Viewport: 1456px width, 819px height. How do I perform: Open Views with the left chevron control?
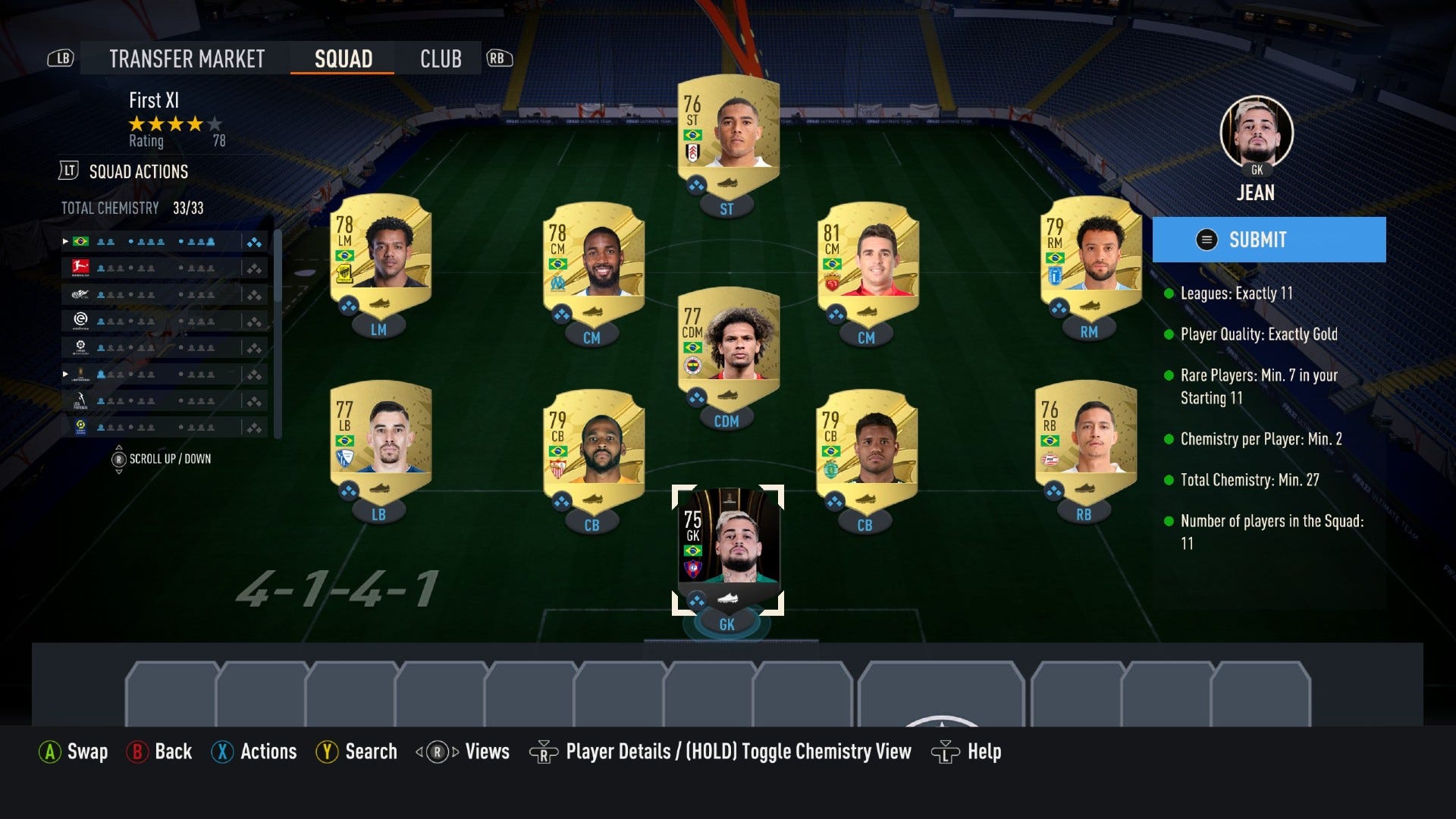pos(419,752)
